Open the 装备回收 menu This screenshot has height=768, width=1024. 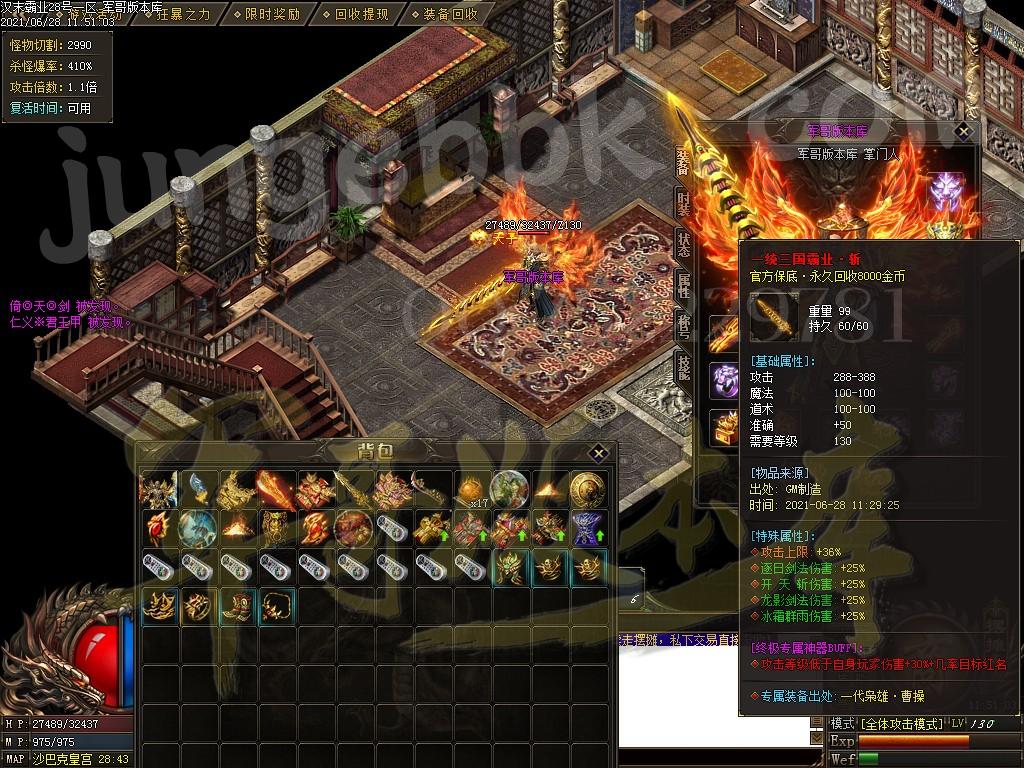[x=449, y=14]
